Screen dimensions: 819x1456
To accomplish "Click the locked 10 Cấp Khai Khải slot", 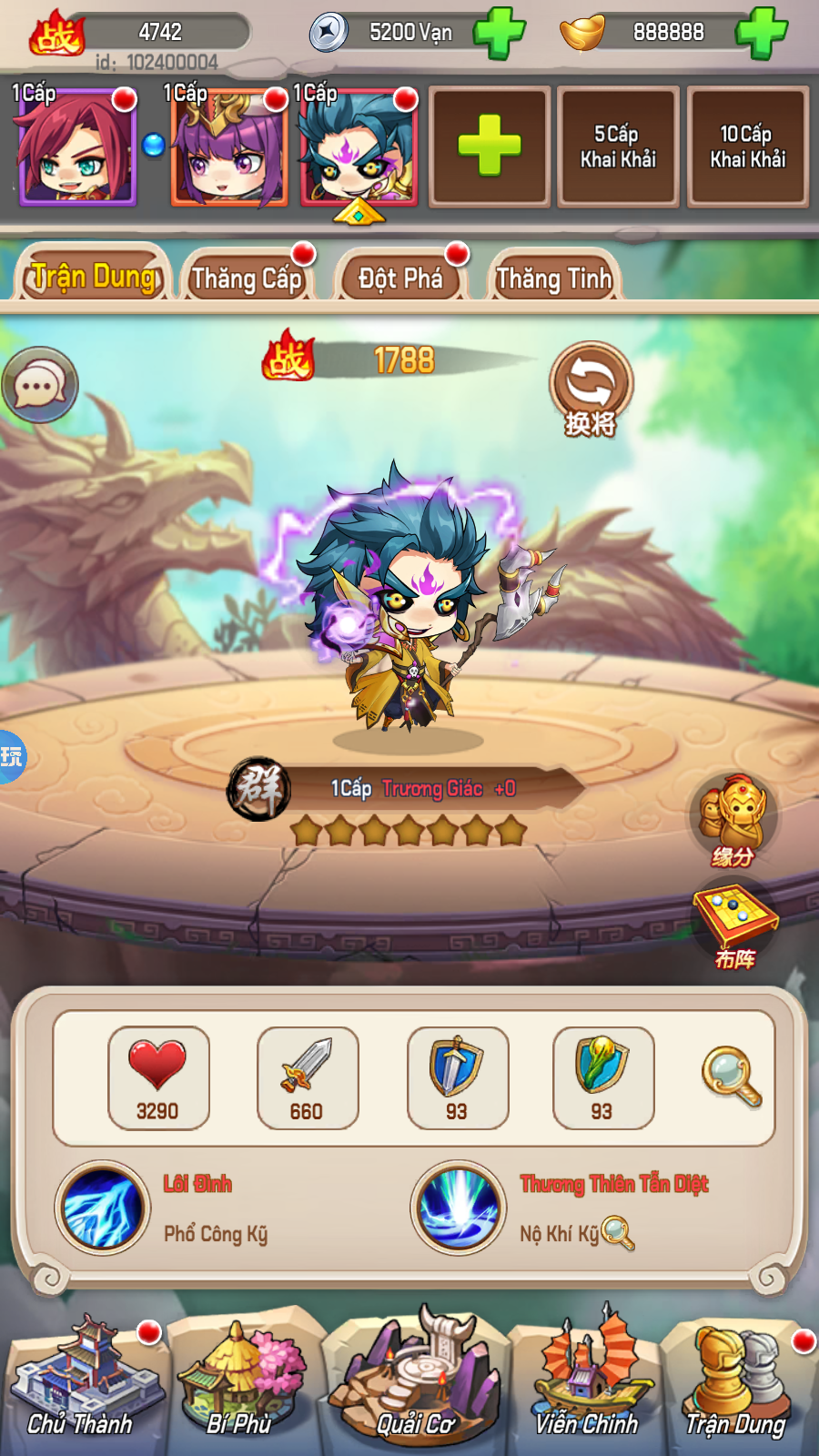I will coord(747,147).
